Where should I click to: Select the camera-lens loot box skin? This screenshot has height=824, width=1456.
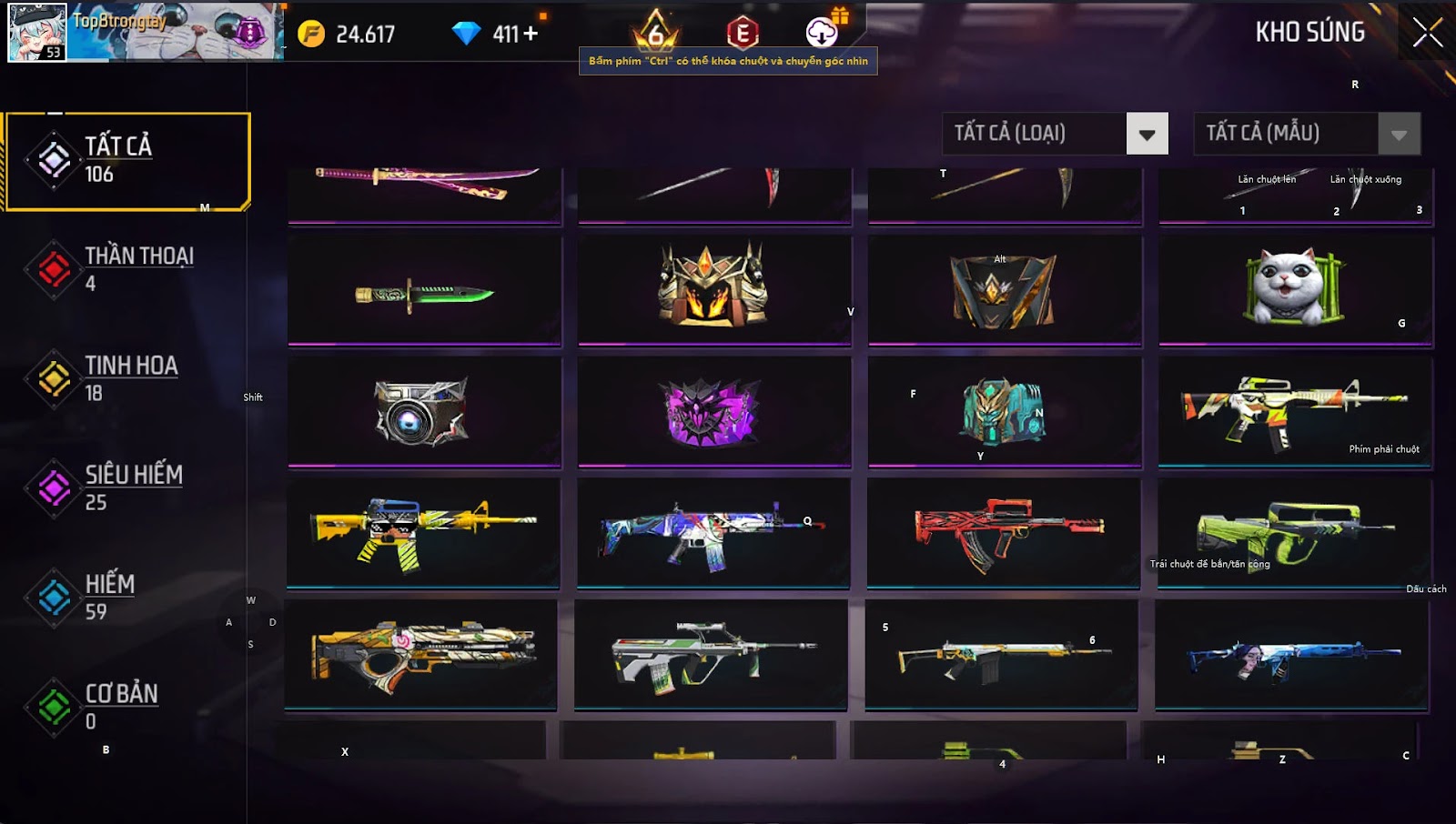click(423, 413)
